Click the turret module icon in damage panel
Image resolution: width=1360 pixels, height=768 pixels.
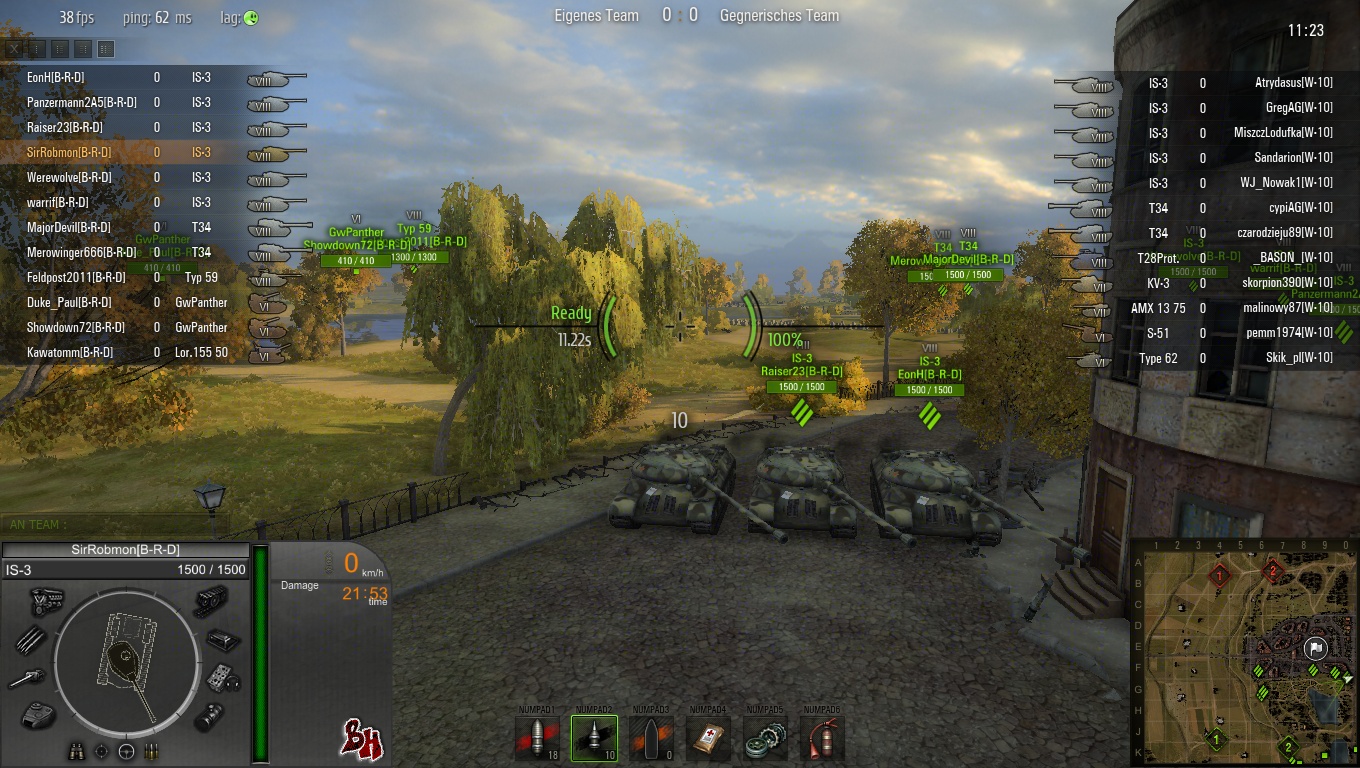click(x=38, y=714)
